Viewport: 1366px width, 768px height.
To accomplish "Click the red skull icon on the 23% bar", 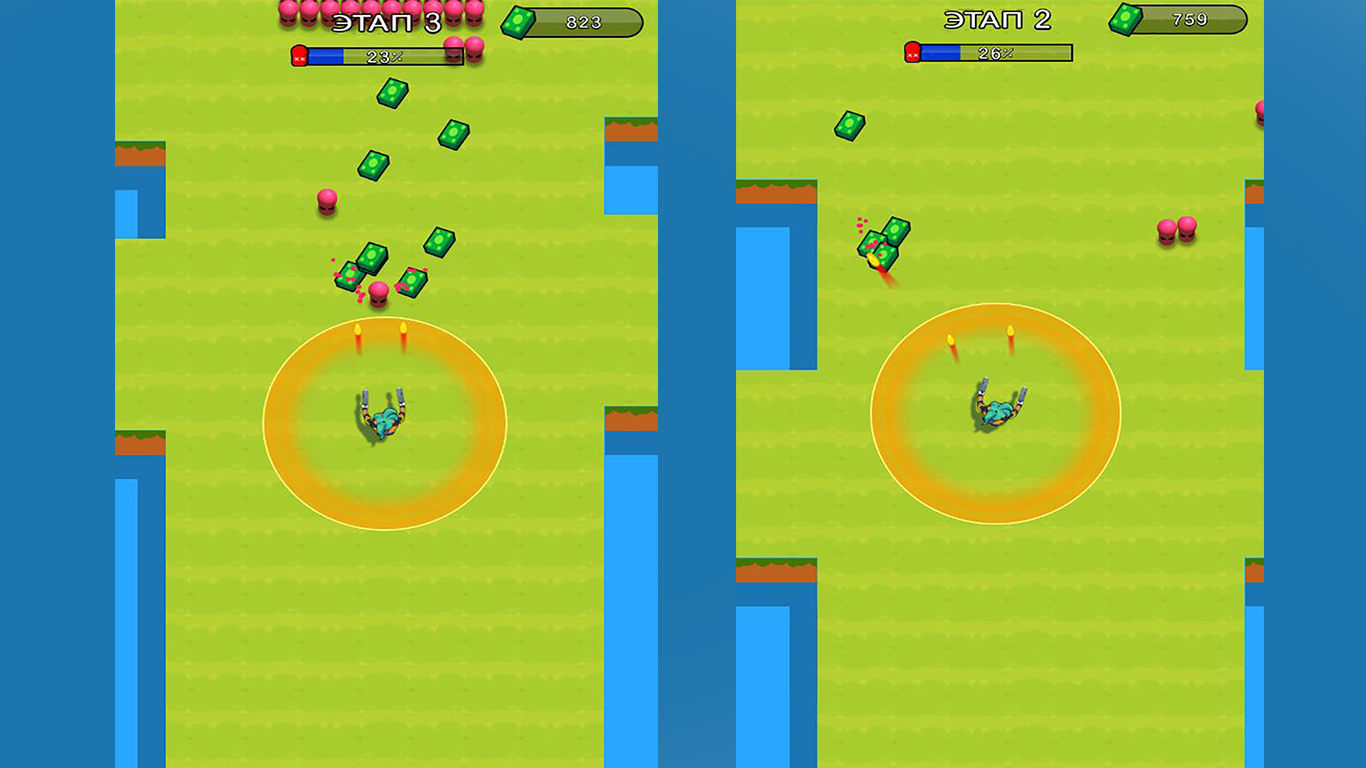I will coord(297,56).
